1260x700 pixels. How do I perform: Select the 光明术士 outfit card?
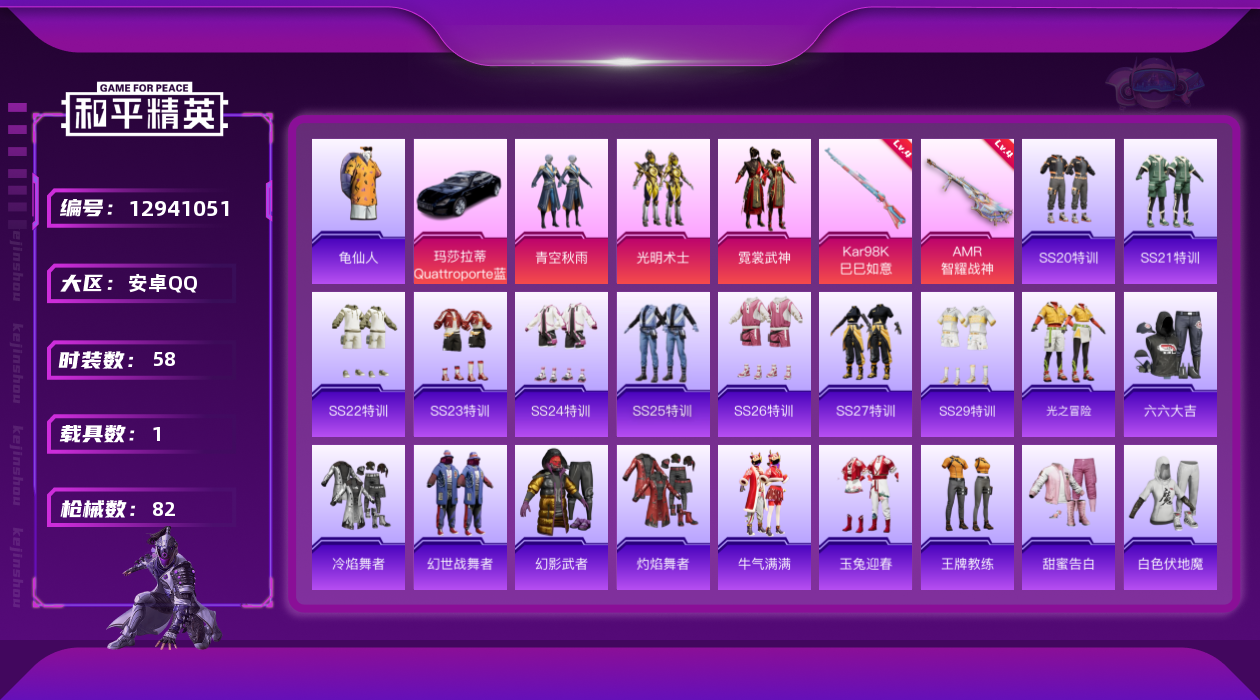[x=663, y=211]
